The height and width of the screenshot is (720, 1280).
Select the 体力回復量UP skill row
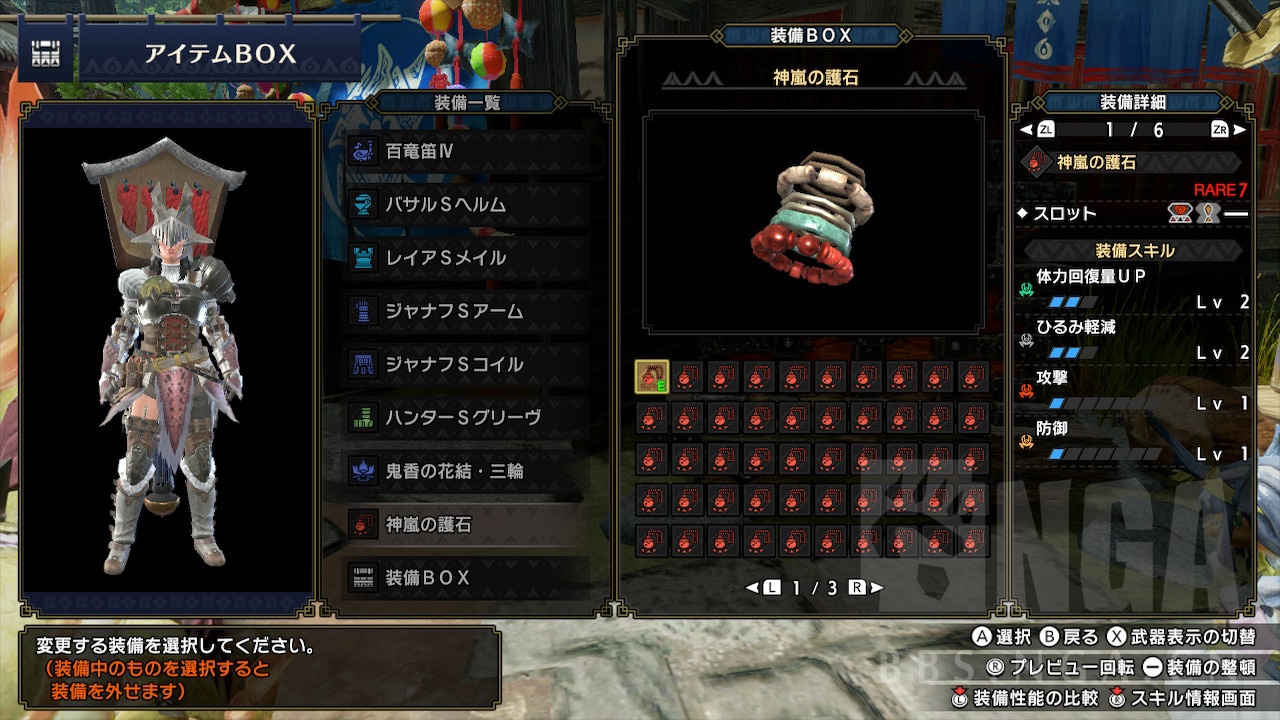(x=1133, y=289)
